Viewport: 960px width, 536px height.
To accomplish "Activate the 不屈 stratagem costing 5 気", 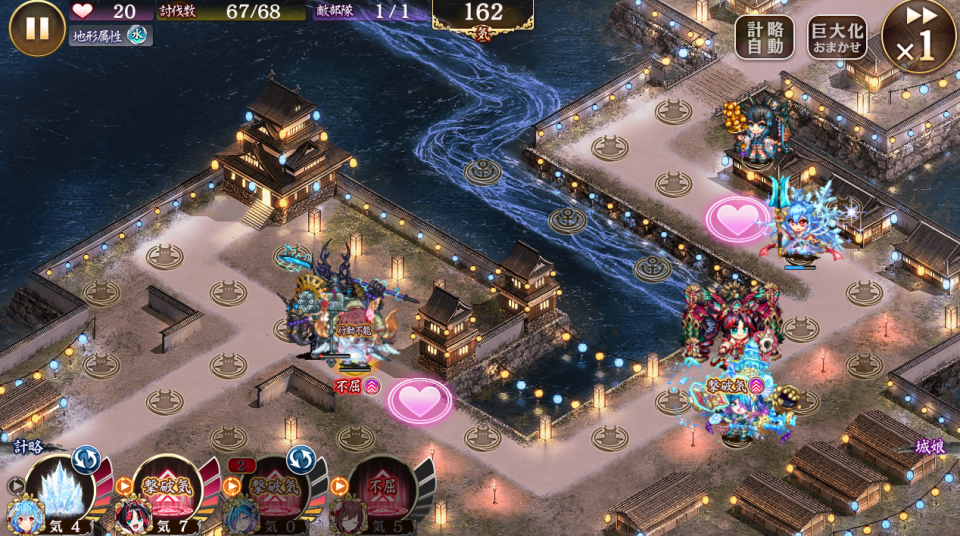I will tap(381, 492).
